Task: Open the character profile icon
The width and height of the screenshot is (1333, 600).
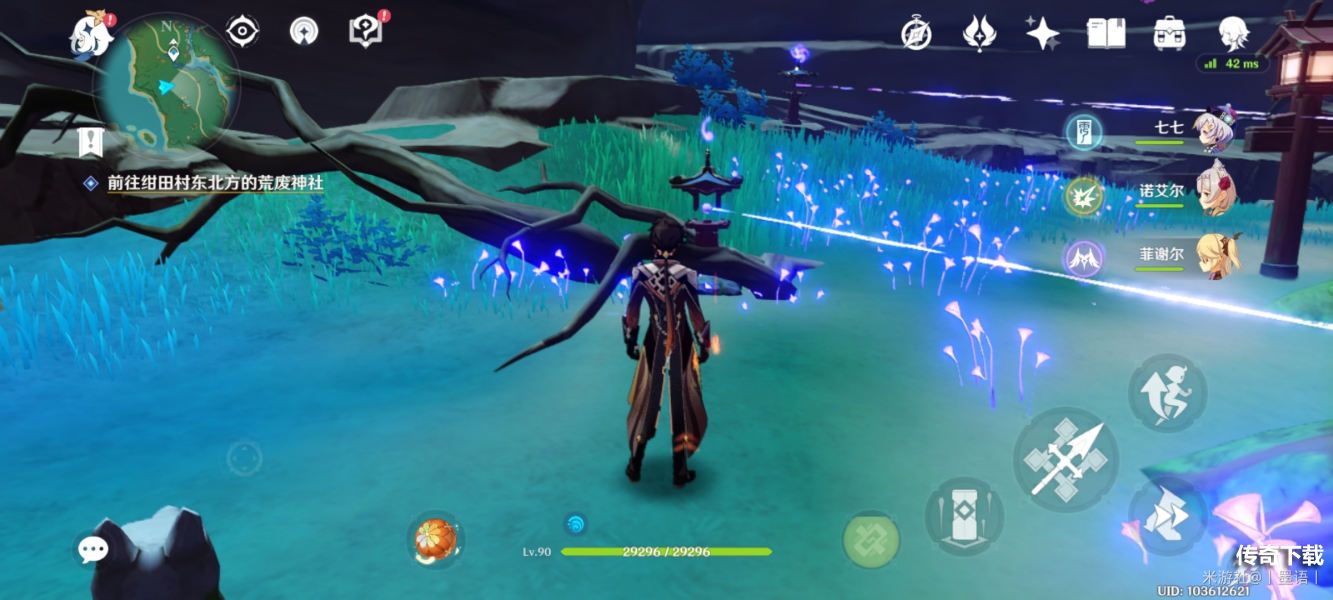Action: point(1233,33)
